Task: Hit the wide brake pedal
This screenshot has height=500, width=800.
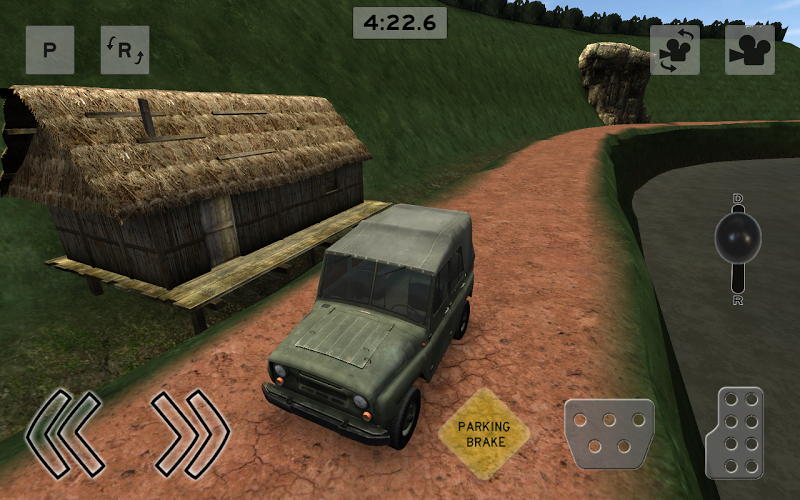Action: tap(609, 433)
